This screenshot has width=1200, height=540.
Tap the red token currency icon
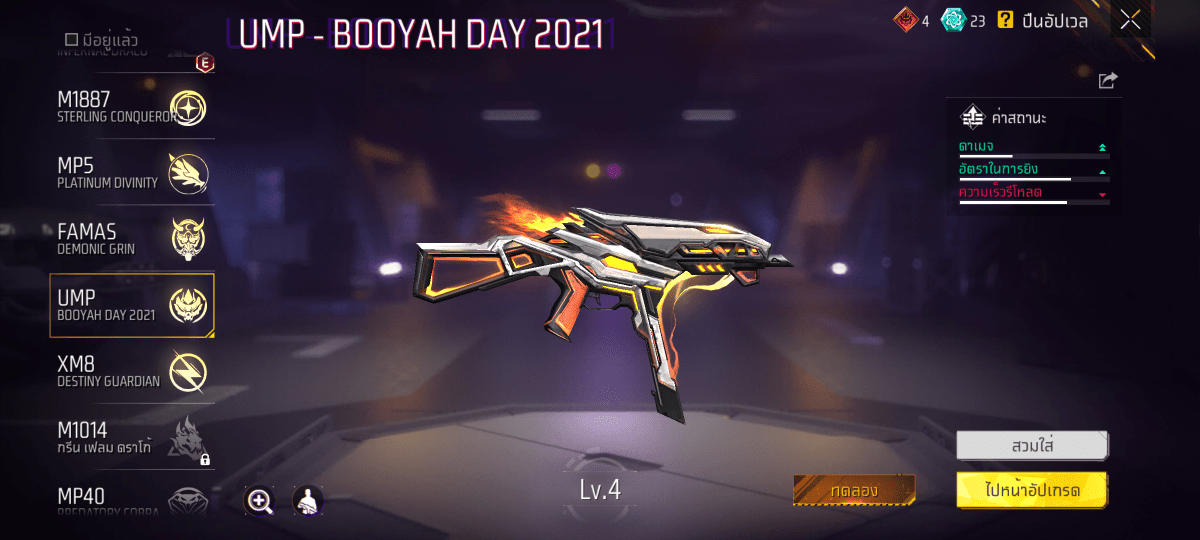[x=904, y=20]
